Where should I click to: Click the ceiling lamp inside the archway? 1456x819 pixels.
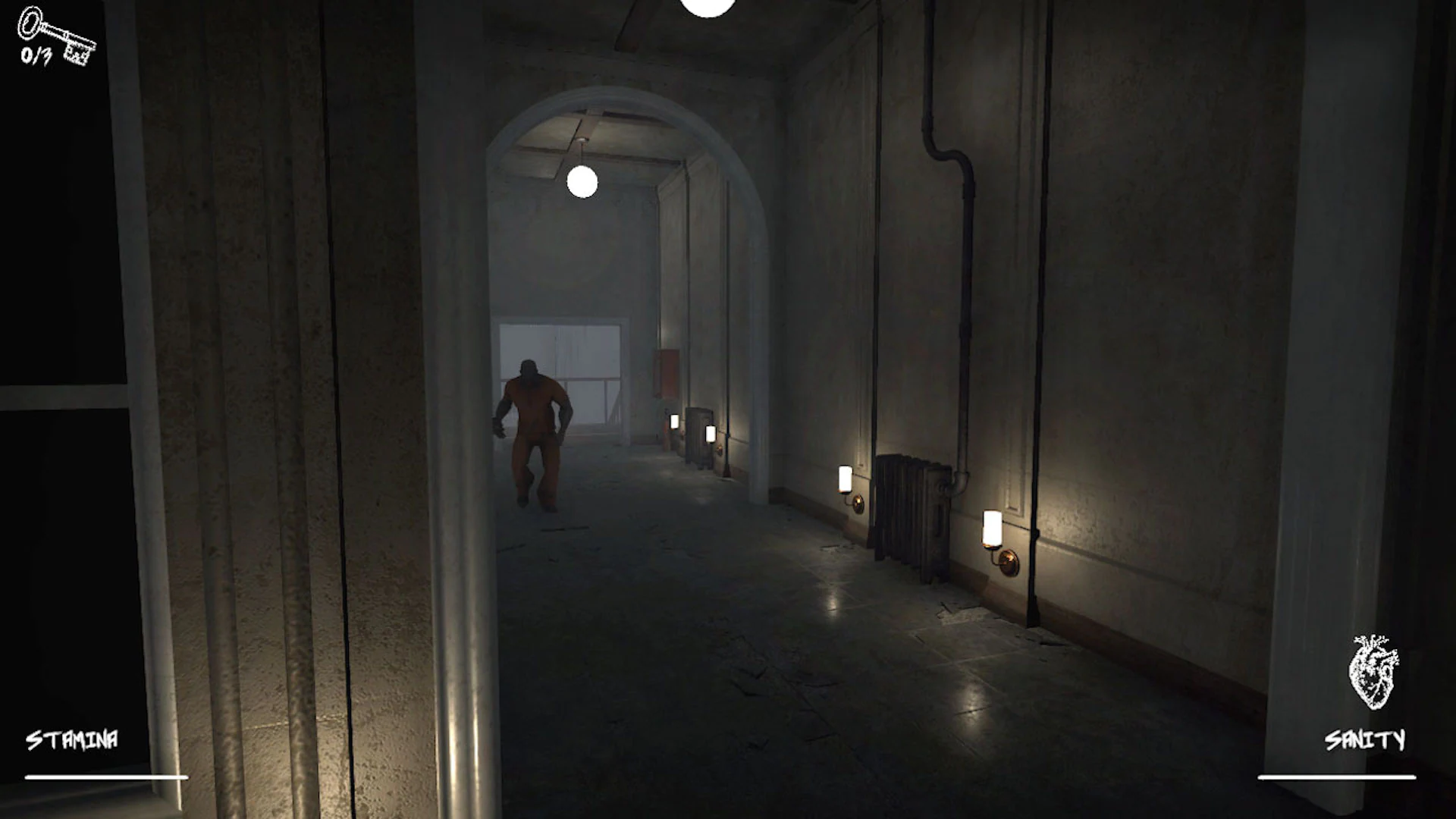click(x=582, y=182)
